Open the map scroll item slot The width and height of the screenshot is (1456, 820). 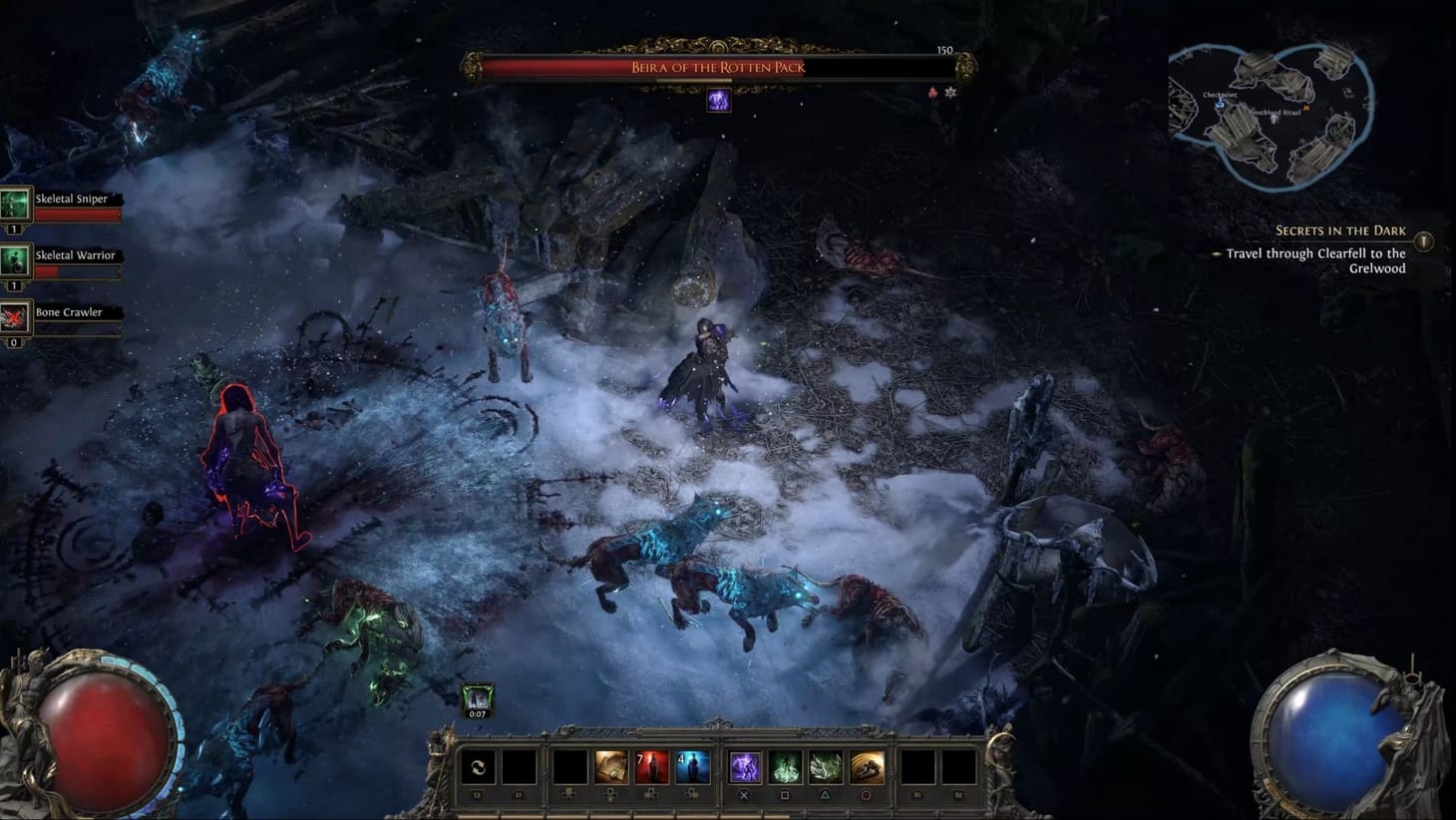pos(611,768)
